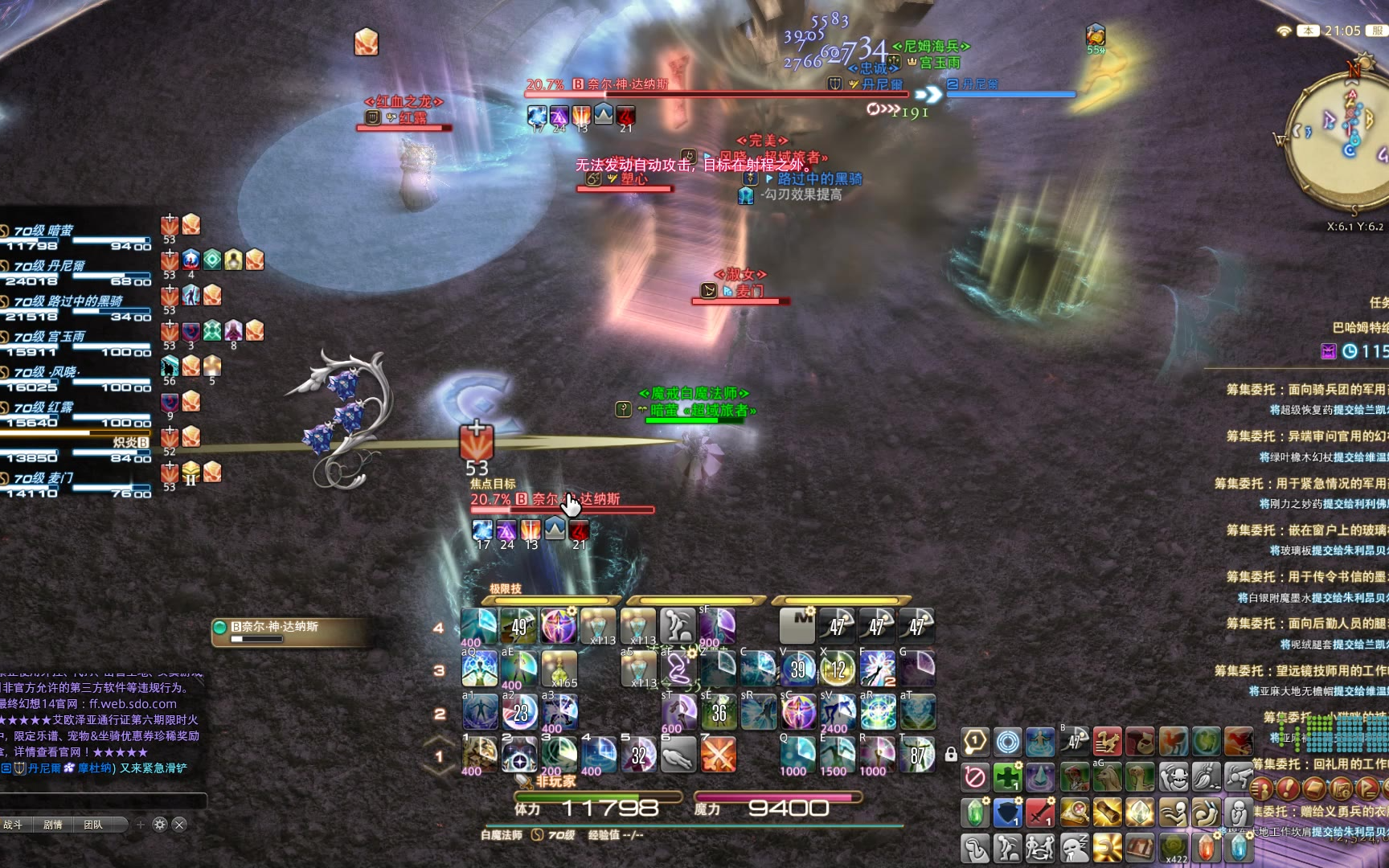Toggle the hotbar lock padlock

pos(951,754)
